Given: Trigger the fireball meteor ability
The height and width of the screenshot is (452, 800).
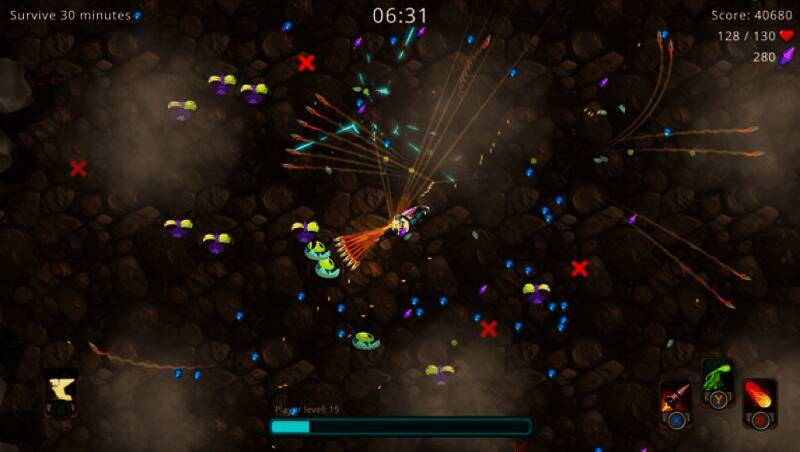Looking at the screenshot, I should 760,397.
